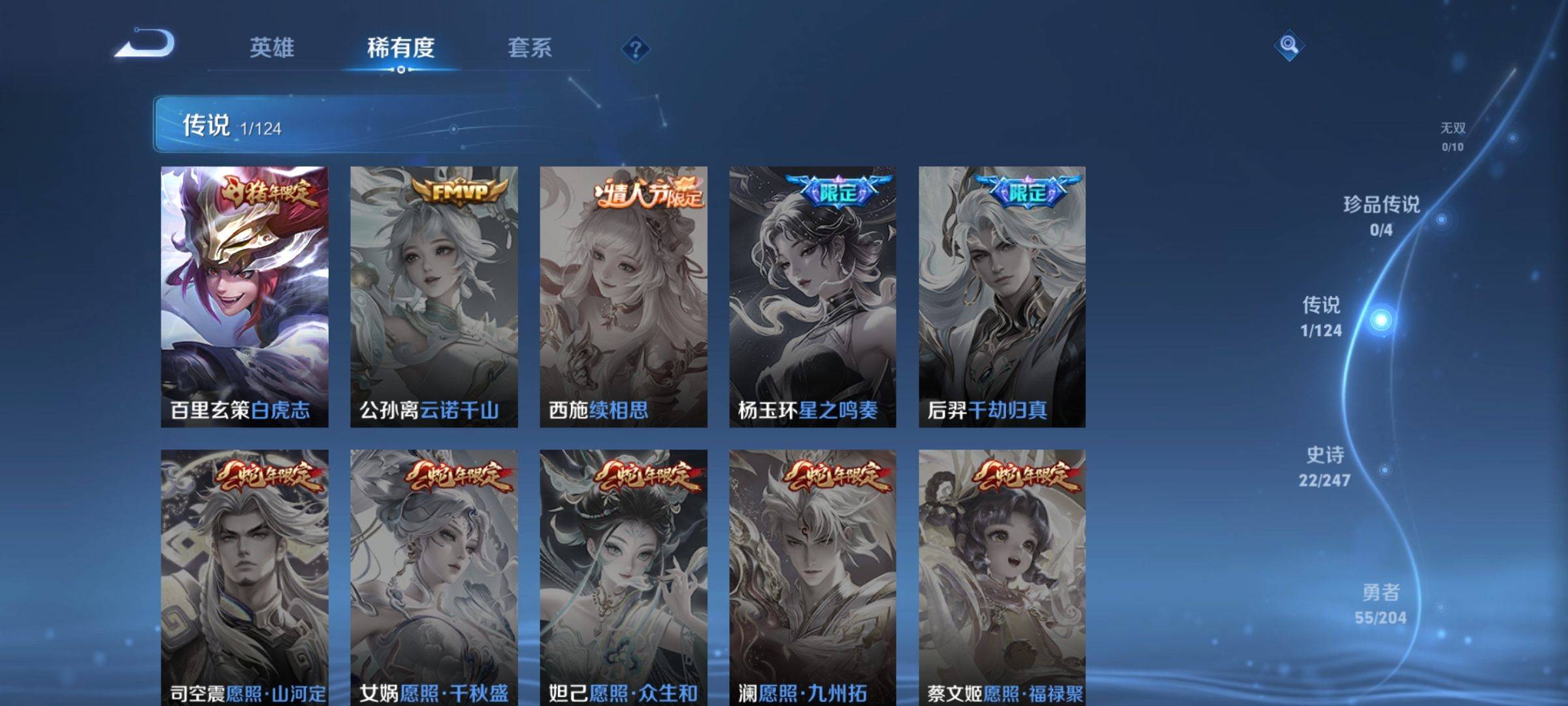Viewport: 1568px width, 706px height.
Task: Switch to the 英雄 tab
Action: click(x=272, y=48)
